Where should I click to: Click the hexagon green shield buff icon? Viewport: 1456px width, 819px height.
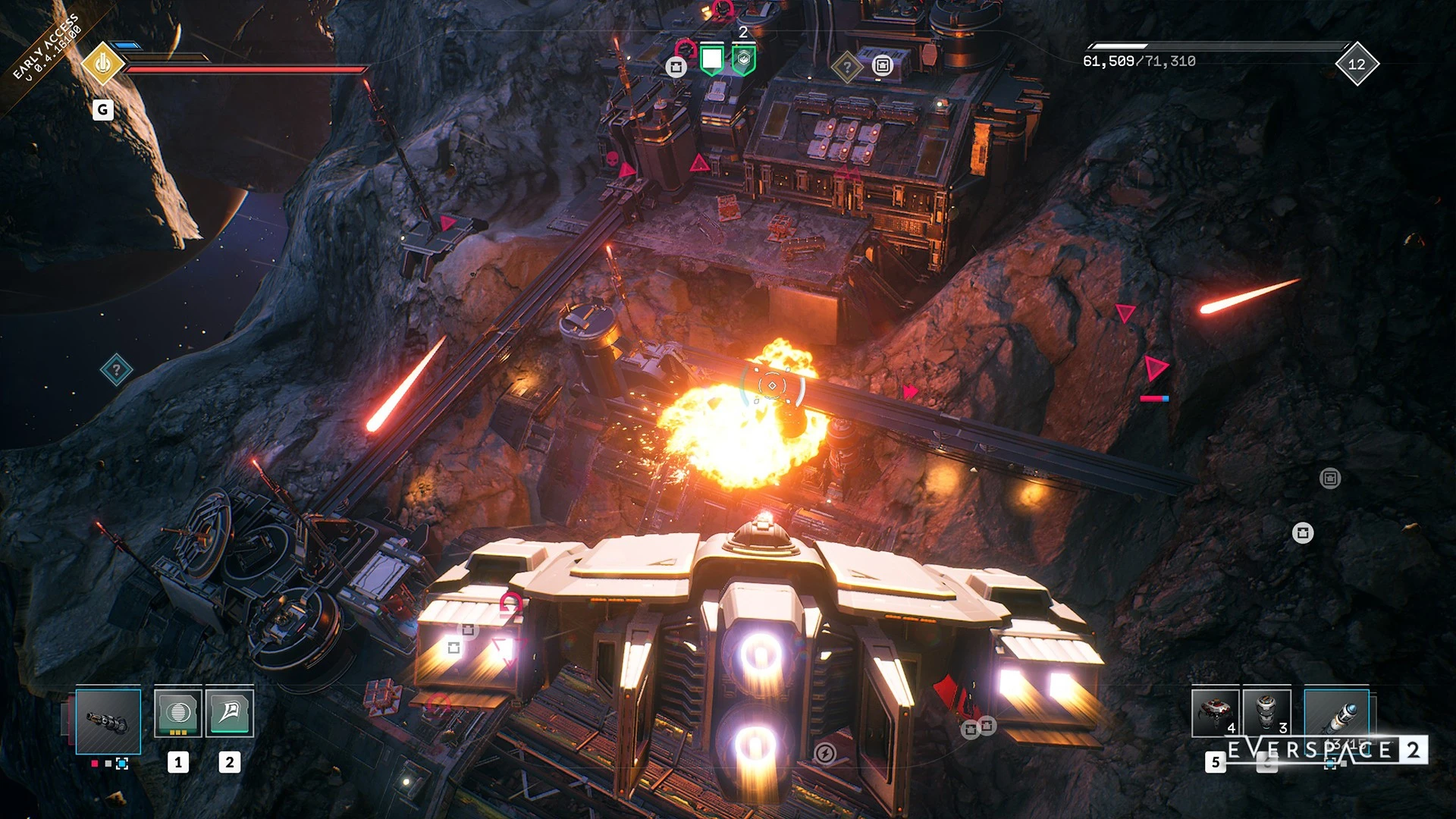[x=743, y=60]
